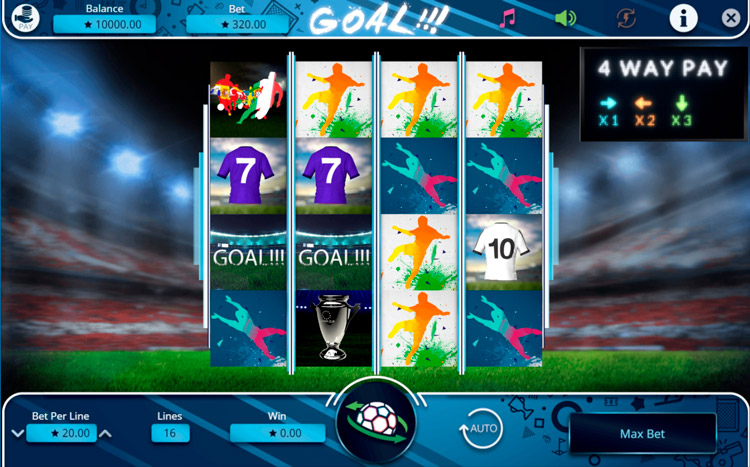Open the game info button
This screenshot has height=467, width=750.
(x=683, y=17)
